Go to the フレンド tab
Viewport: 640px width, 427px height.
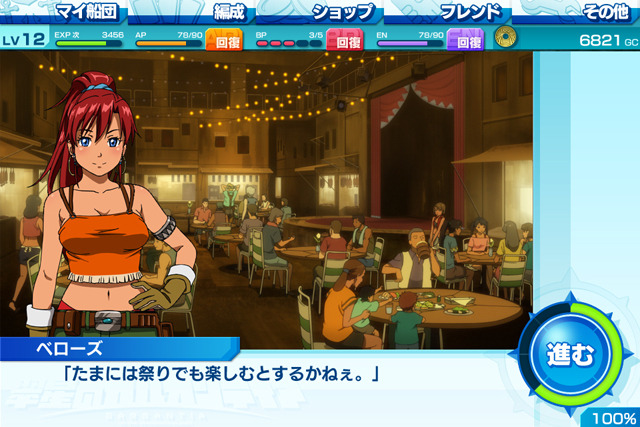[x=469, y=12]
